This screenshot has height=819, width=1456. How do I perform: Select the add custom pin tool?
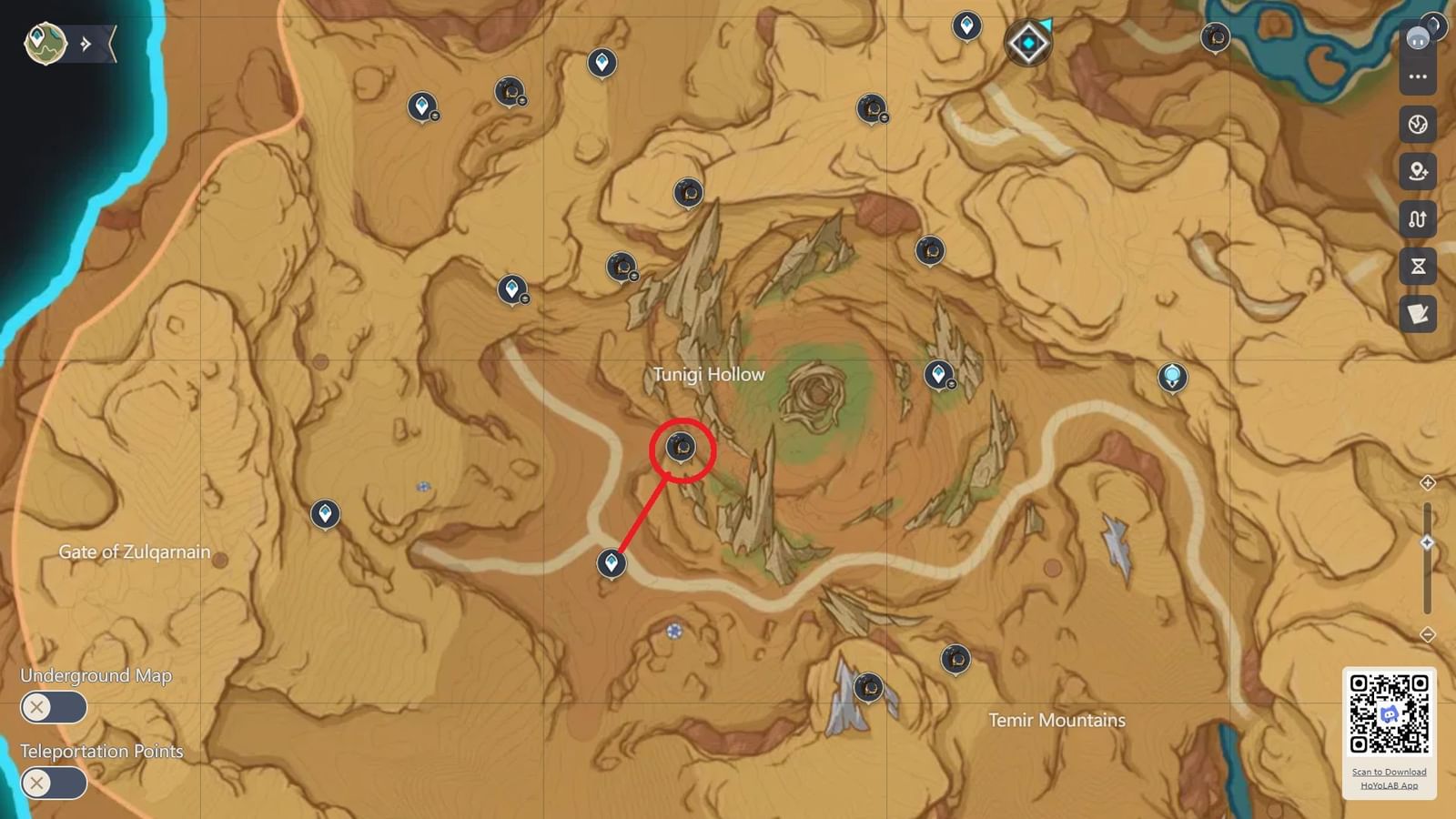(1417, 172)
